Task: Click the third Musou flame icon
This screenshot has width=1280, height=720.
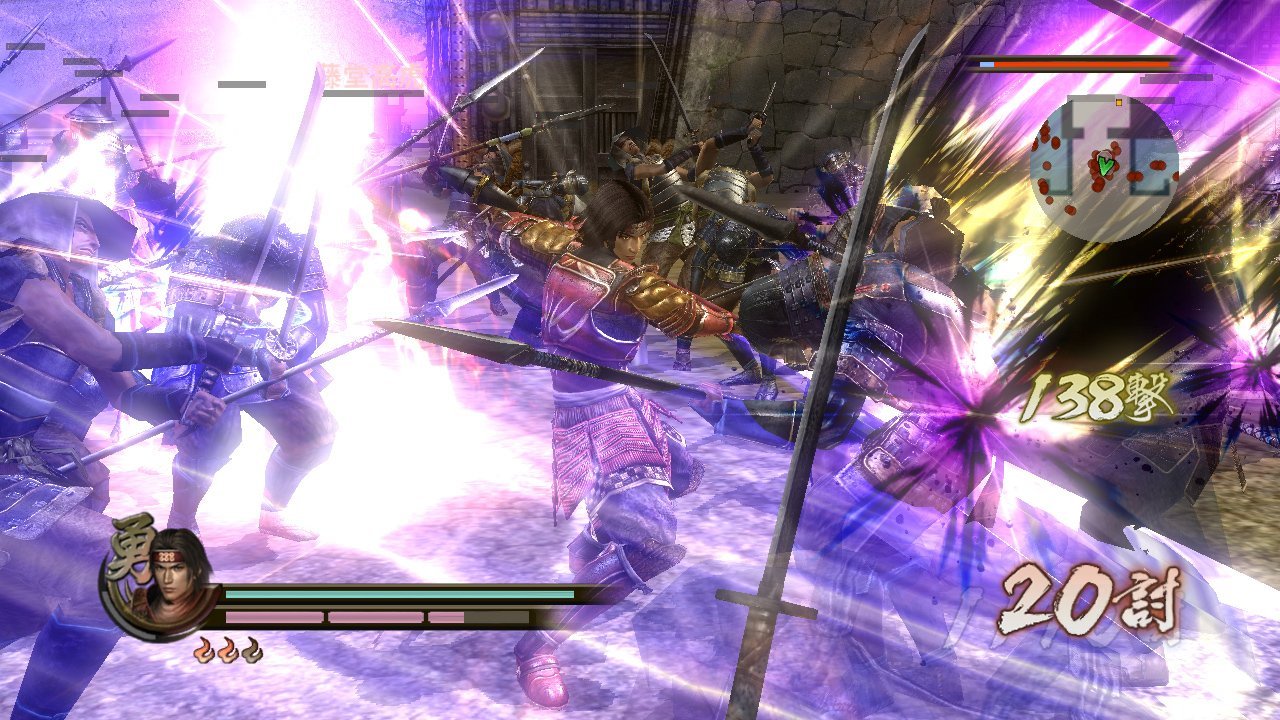Action: pos(252,650)
